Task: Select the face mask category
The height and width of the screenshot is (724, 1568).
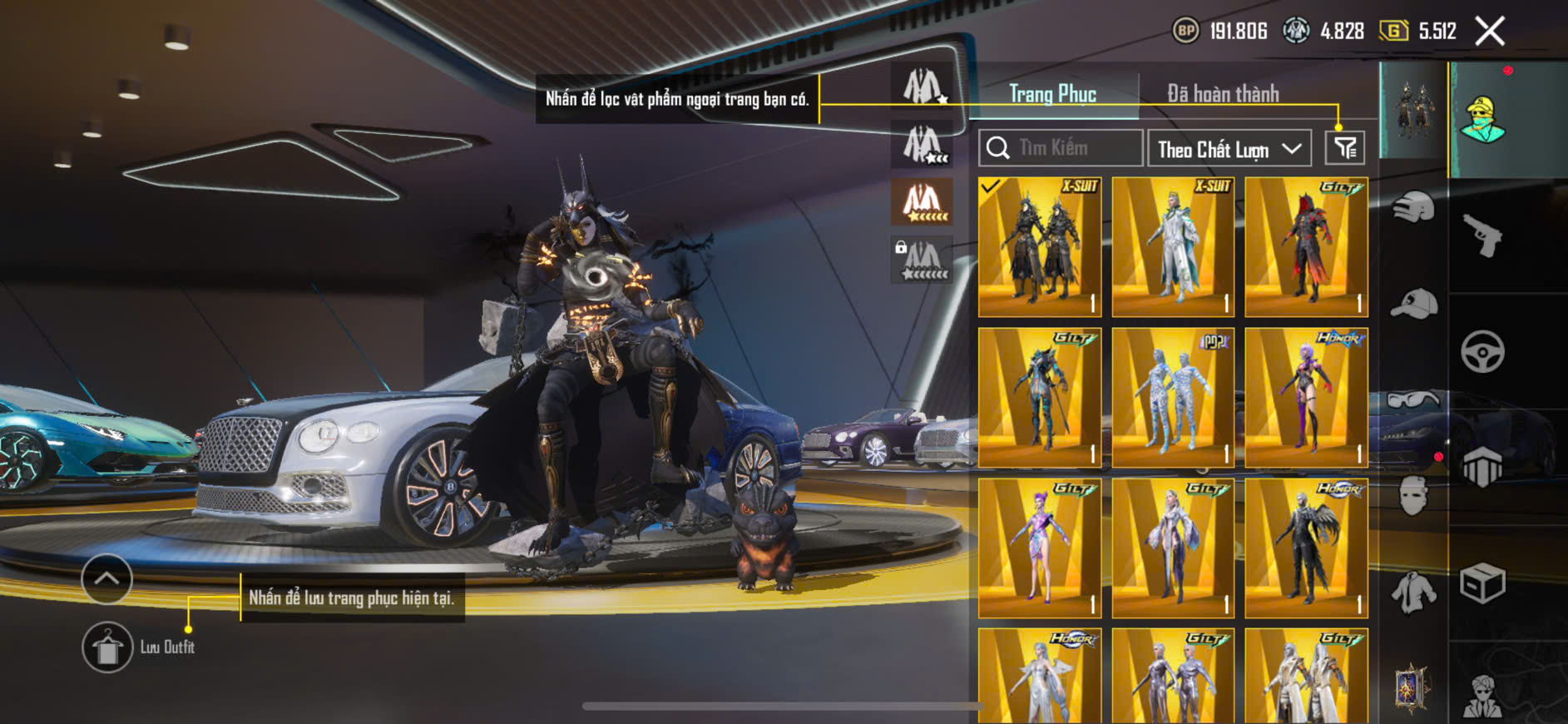Action: (x=1413, y=497)
